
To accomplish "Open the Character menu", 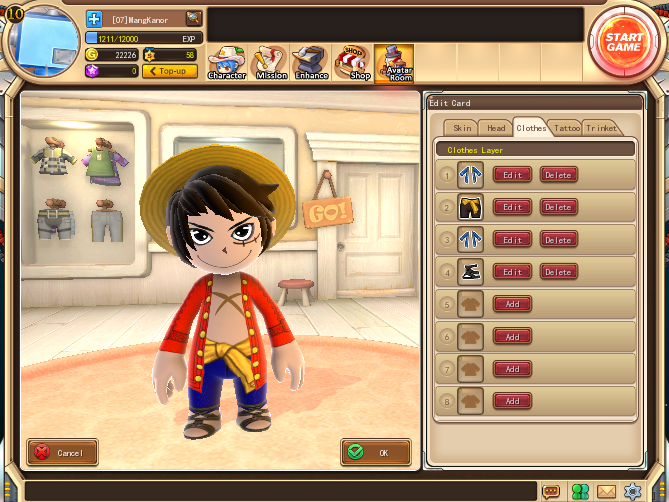I will click(x=227, y=62).
